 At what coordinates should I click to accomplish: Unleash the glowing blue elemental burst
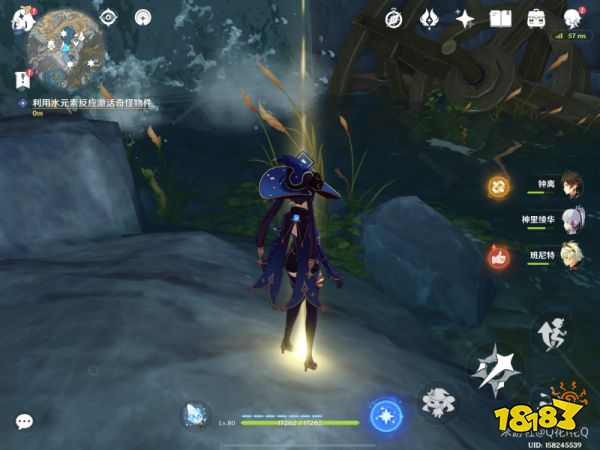(384, 415)
